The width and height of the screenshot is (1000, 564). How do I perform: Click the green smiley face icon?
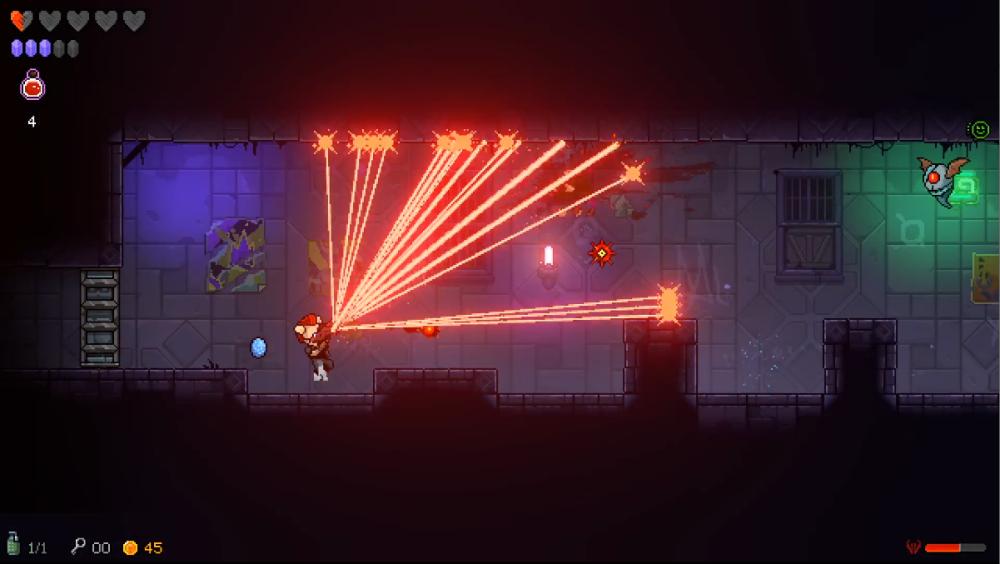pyautogui.click(x=979, y=129)
